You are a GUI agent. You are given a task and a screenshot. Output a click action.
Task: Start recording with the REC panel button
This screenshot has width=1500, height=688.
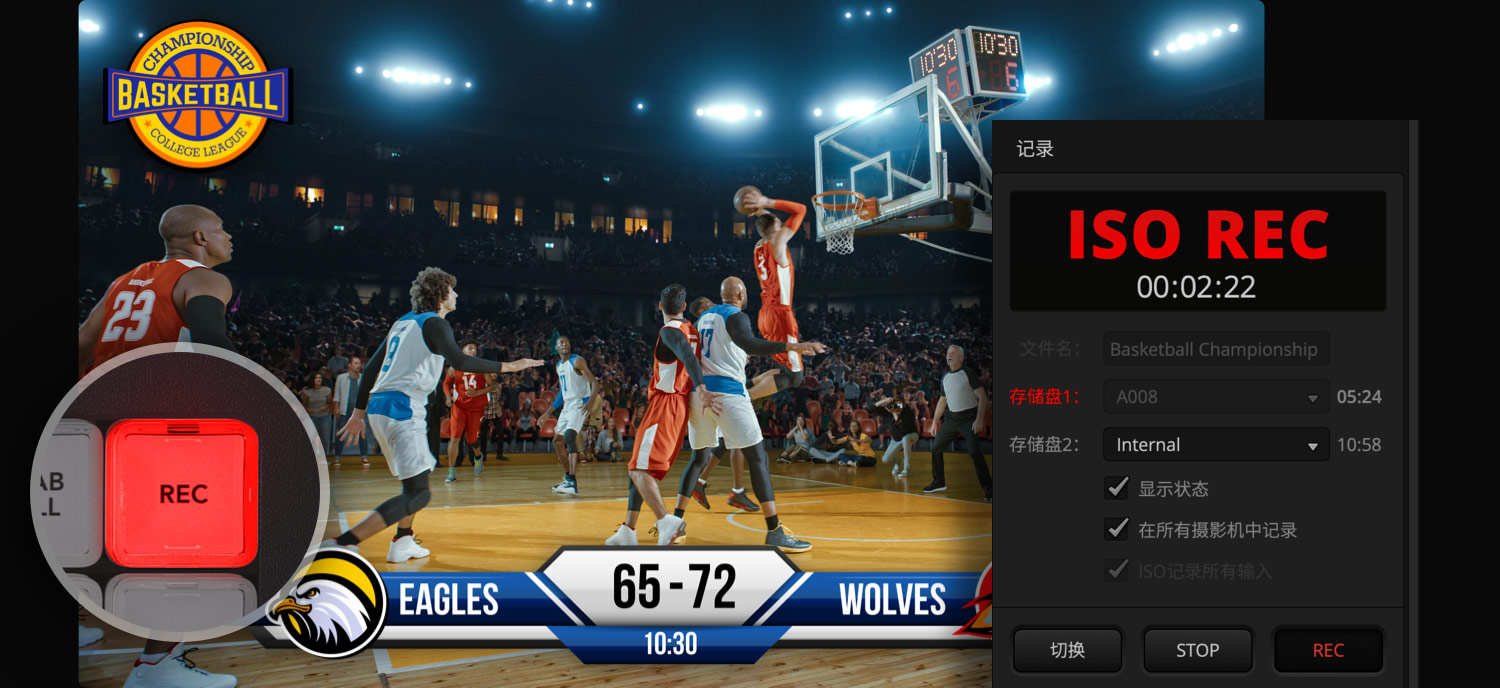tap(1327, 650)
